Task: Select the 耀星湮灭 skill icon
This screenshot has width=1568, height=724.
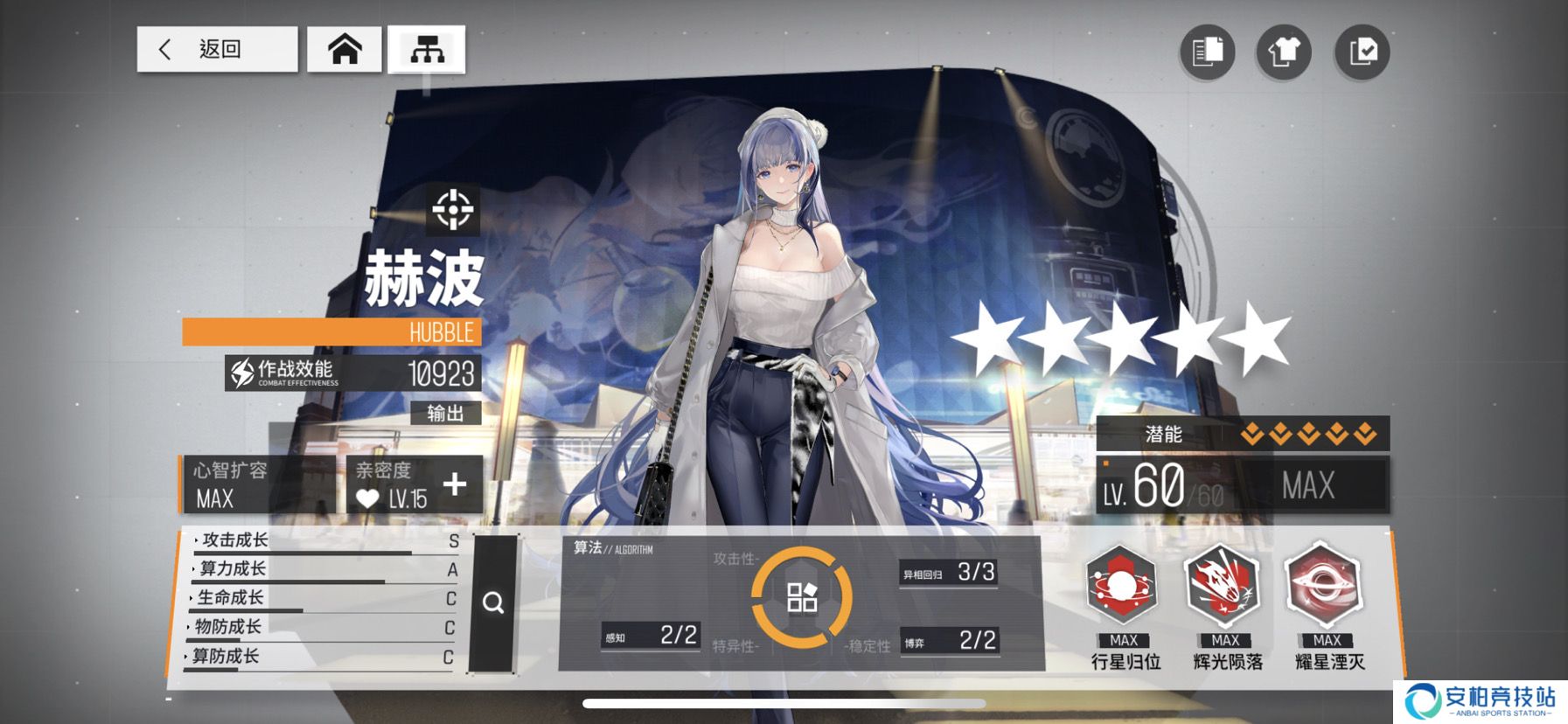Action: click(1325, 586)
